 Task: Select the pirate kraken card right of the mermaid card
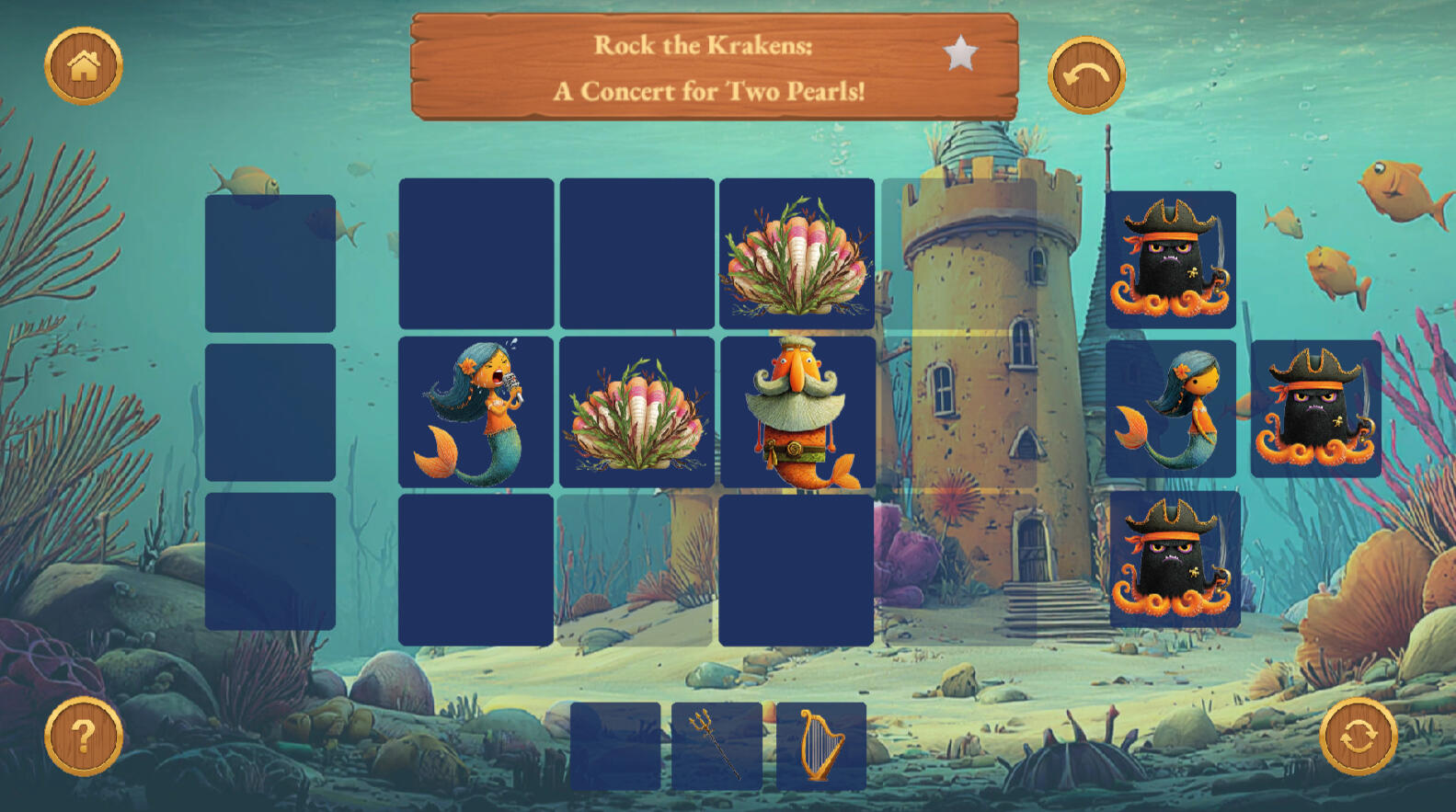click(1315, 408)
